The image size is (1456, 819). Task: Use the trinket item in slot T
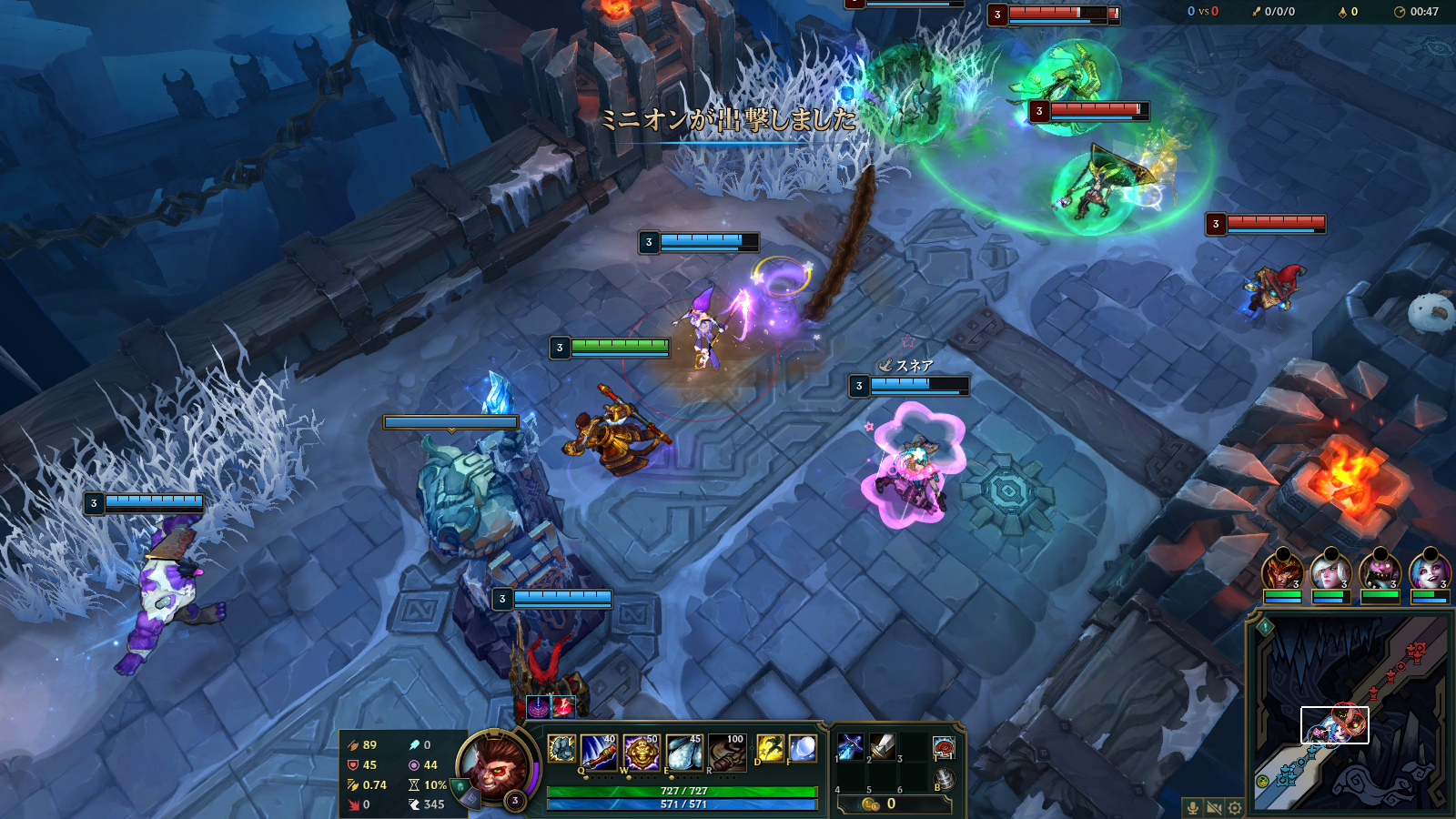click(x=944, y=749)
